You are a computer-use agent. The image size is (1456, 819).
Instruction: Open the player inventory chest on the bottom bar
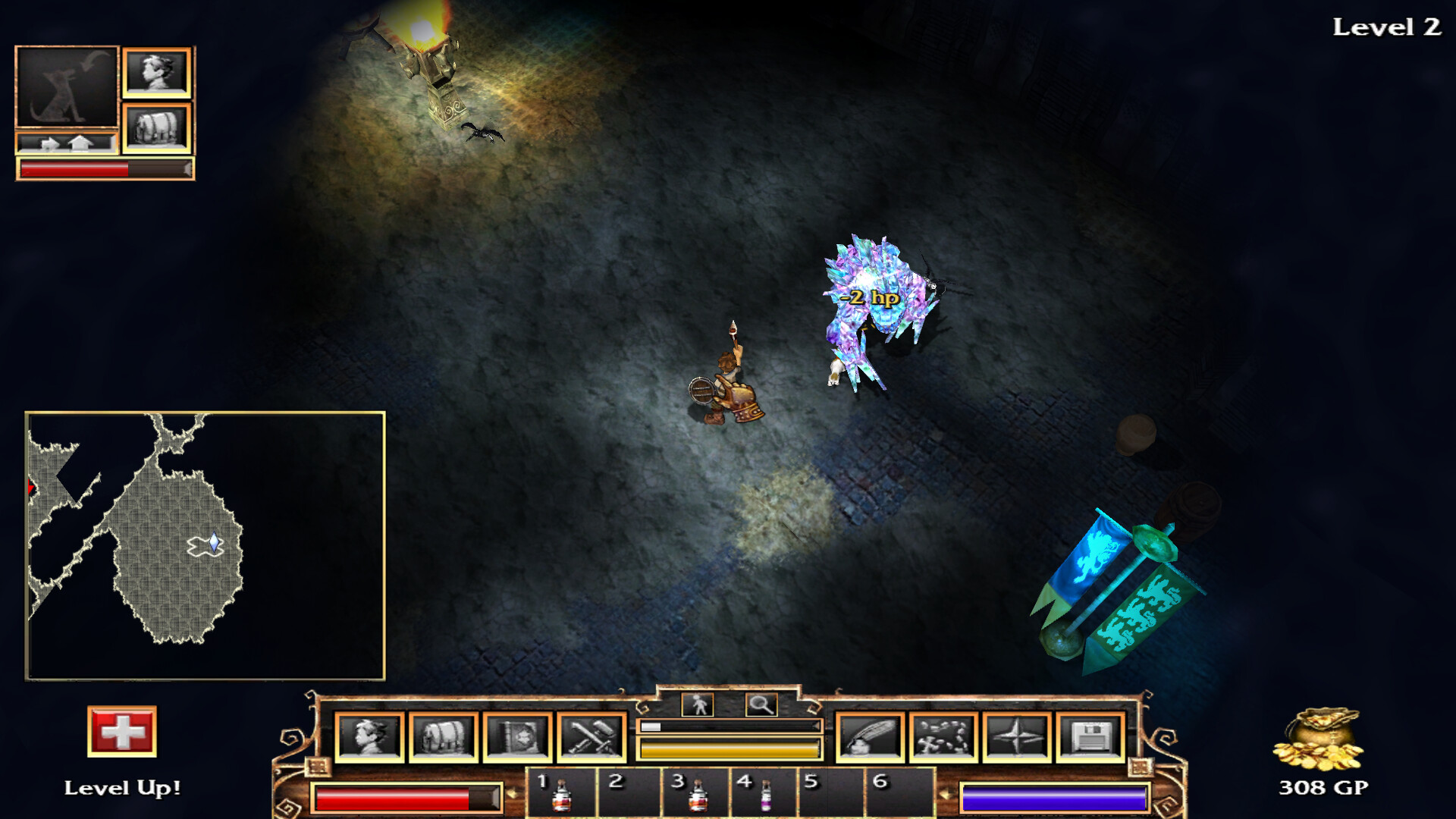click(444, 737)
